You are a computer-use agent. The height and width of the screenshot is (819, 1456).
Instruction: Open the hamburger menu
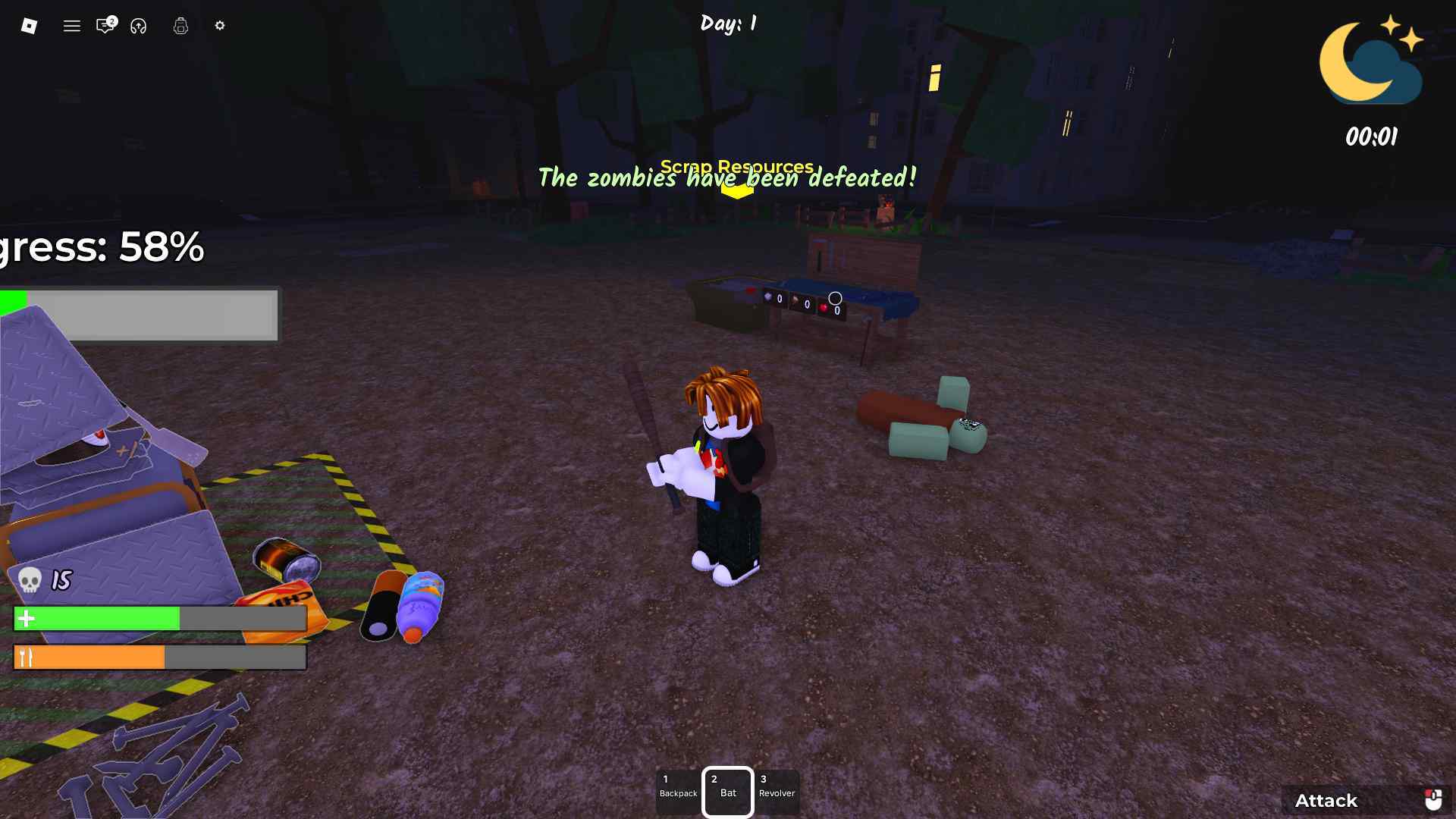[72, 26]
